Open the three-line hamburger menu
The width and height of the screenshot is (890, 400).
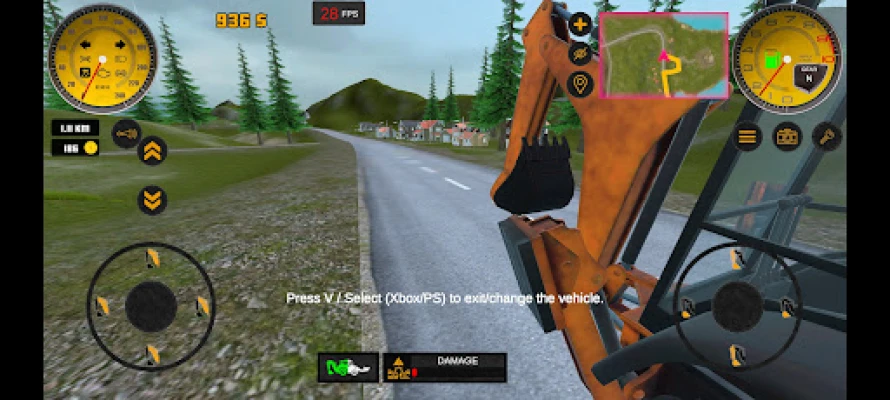point(748,136)
